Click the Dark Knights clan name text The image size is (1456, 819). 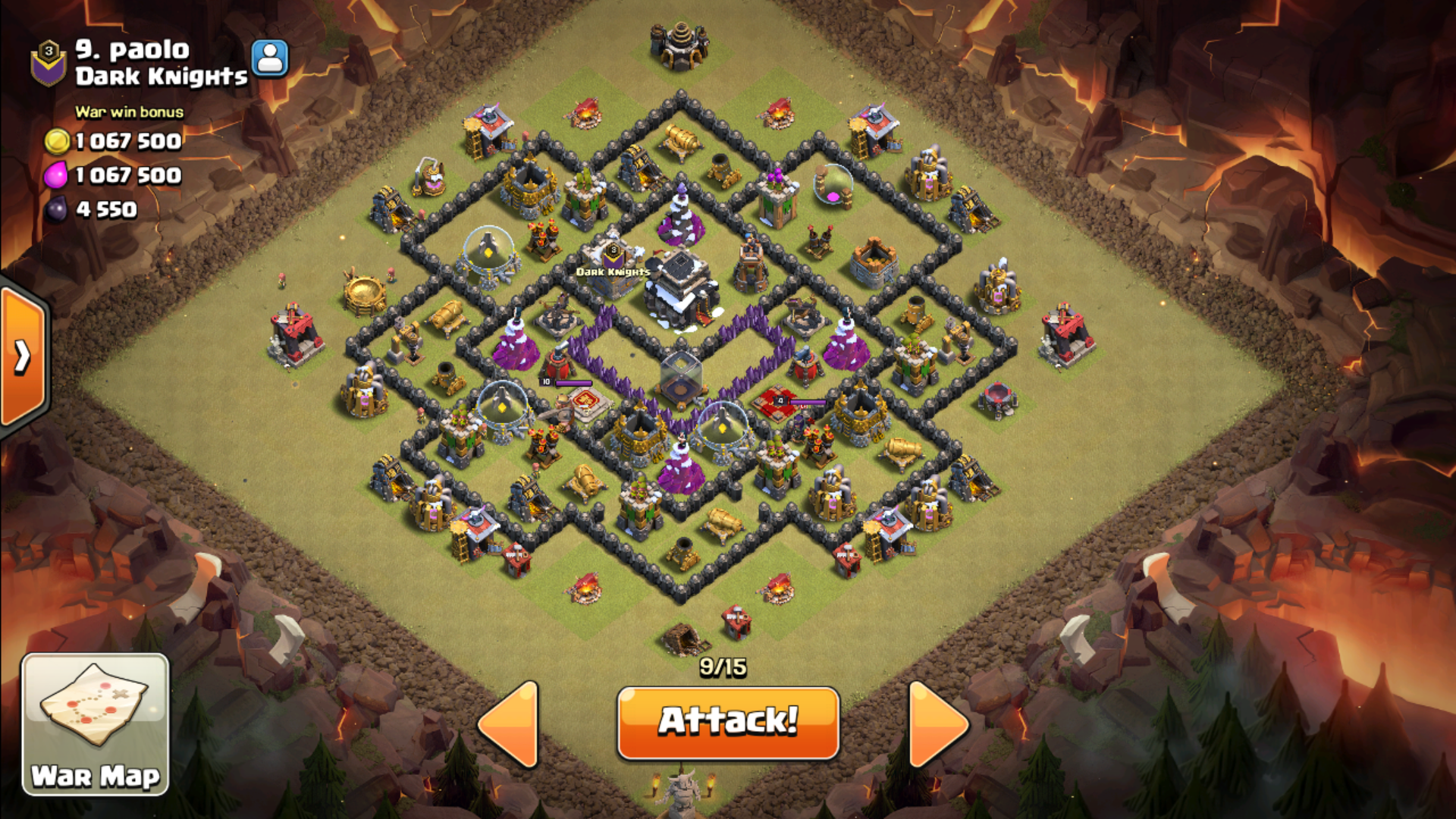(162, 76)
